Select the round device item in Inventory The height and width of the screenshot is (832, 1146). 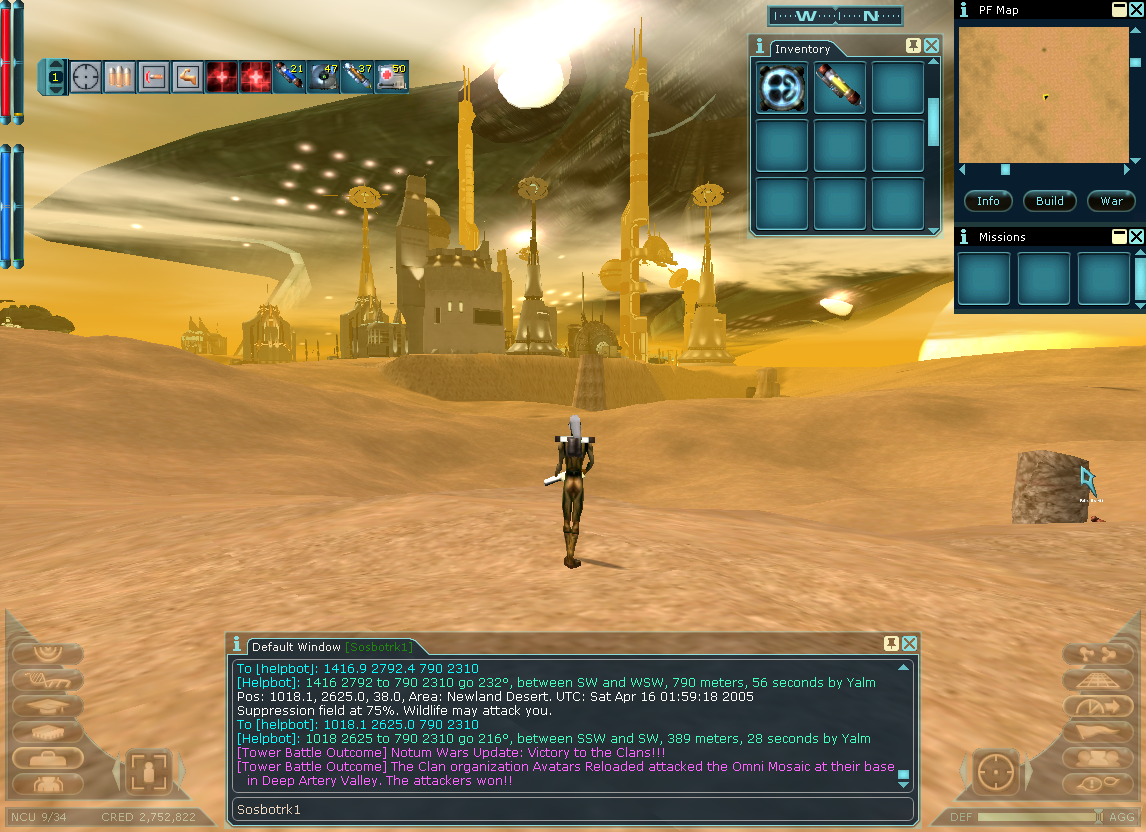tap(781, 87)
